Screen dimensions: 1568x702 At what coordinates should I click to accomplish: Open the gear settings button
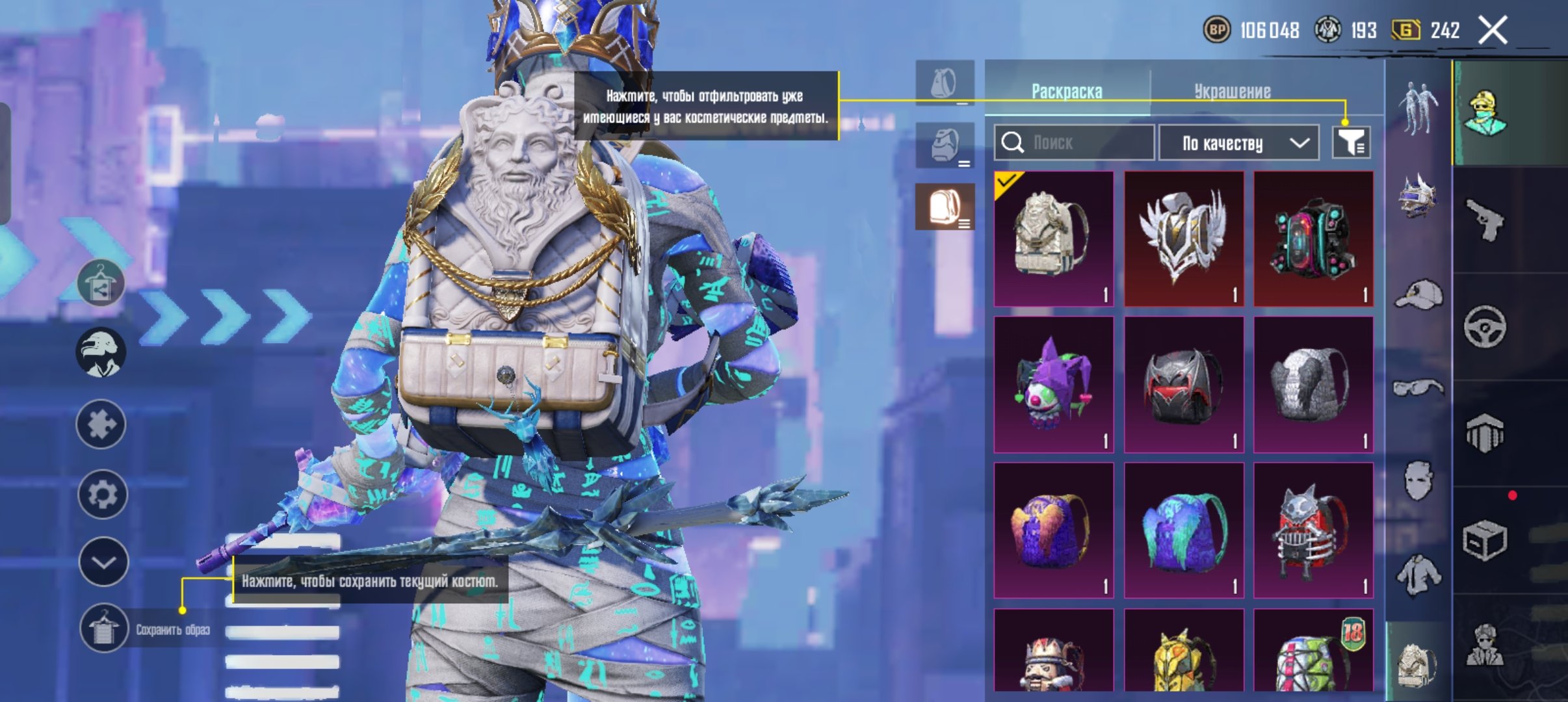(x=102, y=495)
